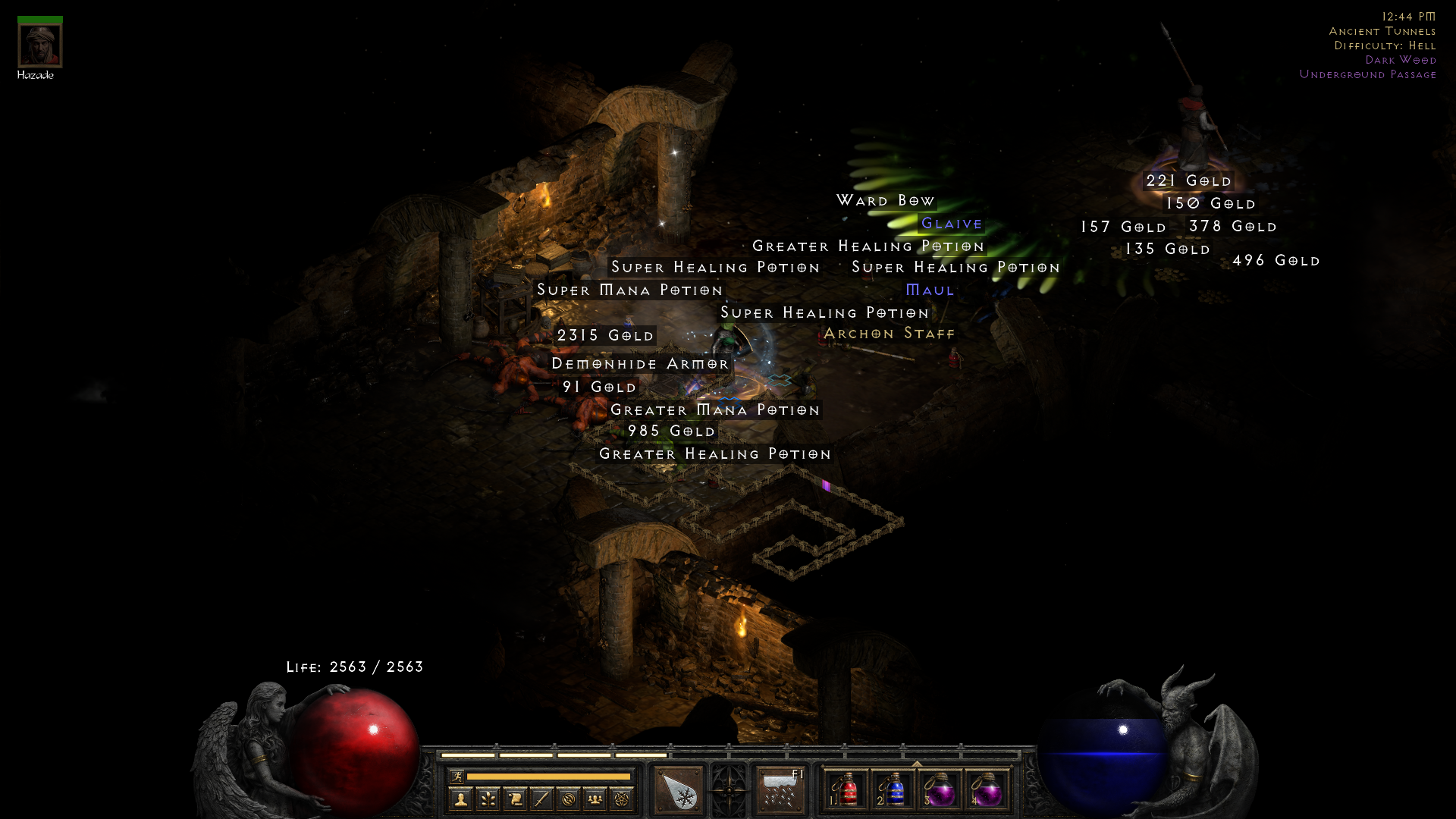
Task: Select the Blizzard skill in the F1 slot
Action: point(780,789)
